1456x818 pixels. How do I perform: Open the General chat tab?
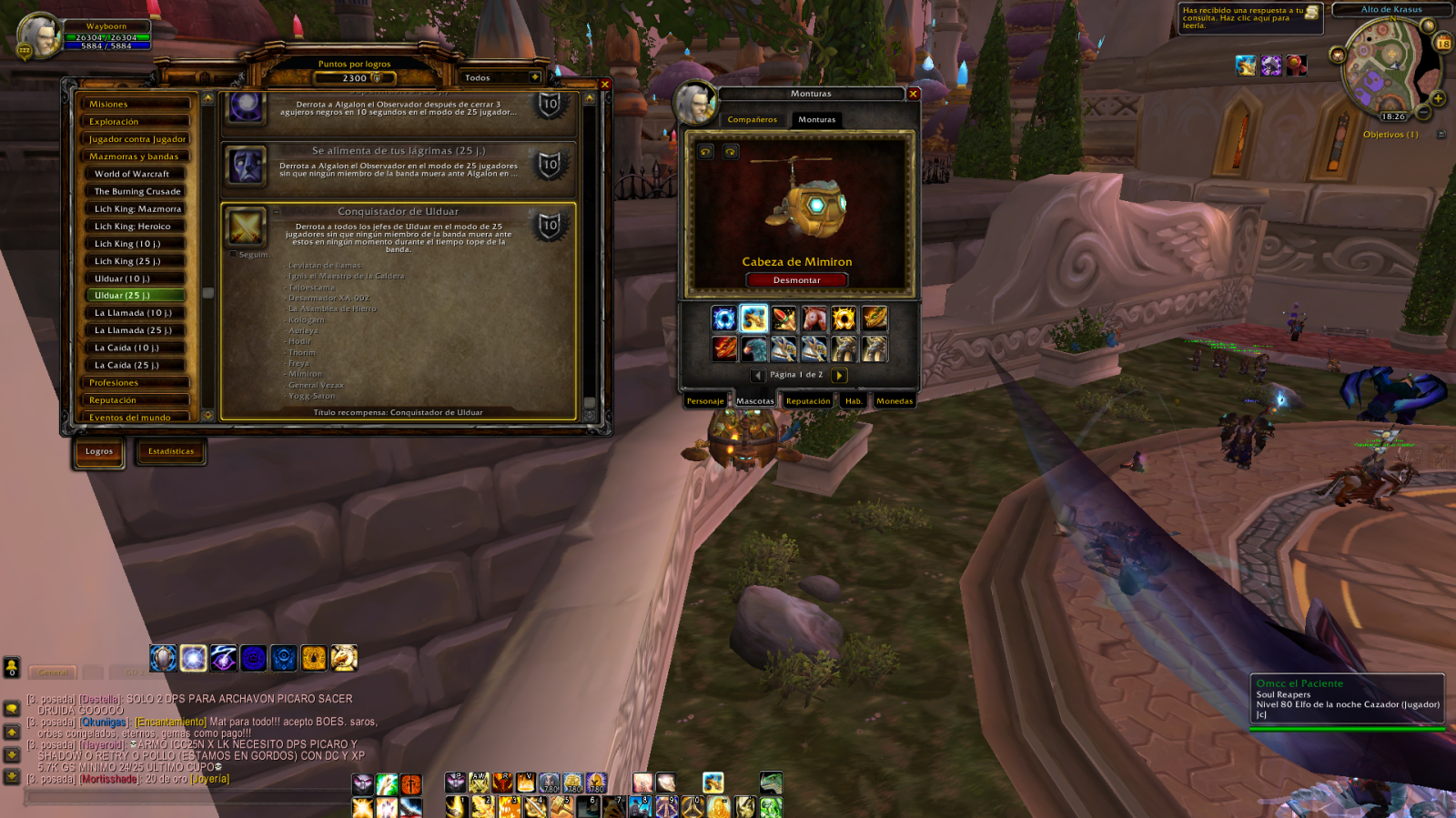pos(53,672)
